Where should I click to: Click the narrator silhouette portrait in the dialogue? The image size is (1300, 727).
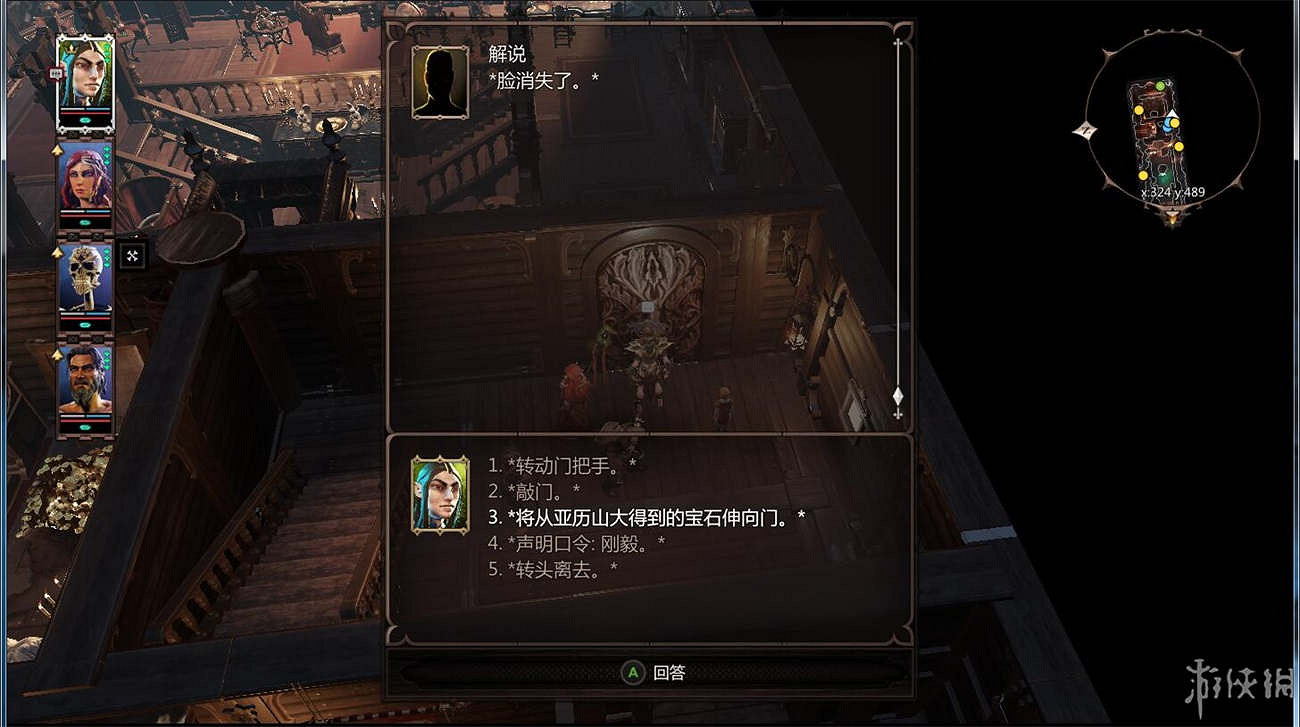tap(438, 80)
